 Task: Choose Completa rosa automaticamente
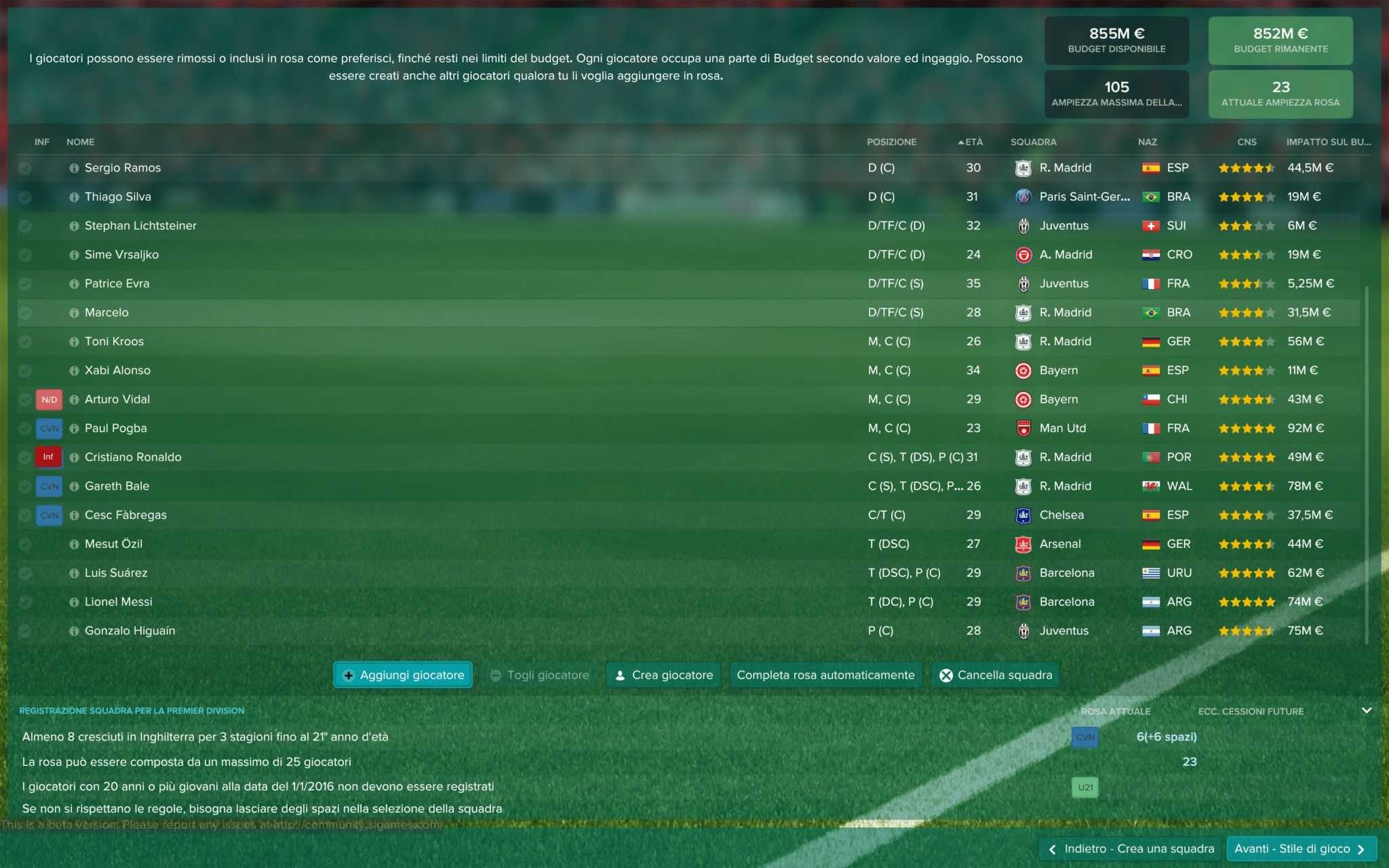[825, 675]
